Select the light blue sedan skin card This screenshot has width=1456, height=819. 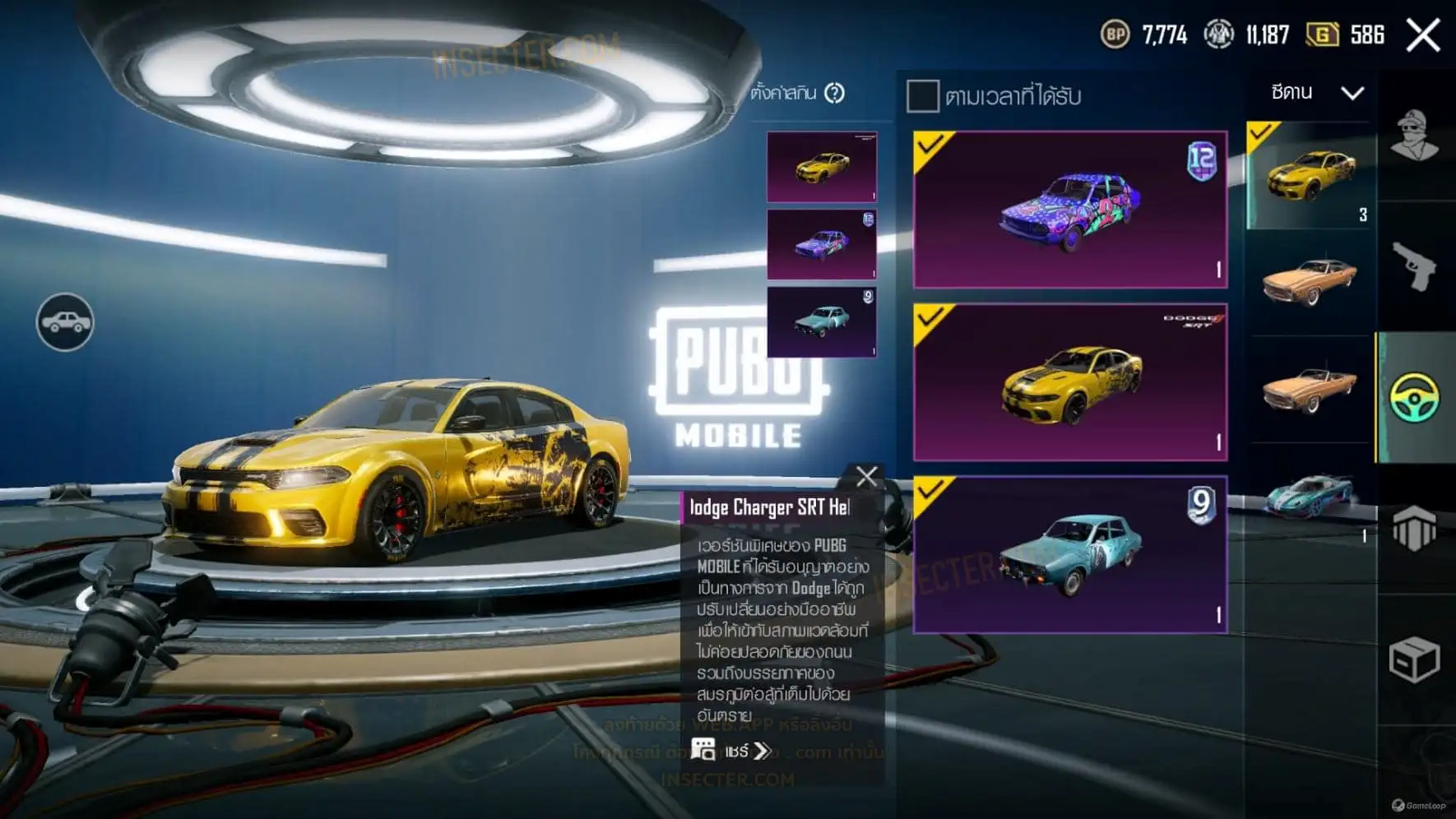point(1070,555)
